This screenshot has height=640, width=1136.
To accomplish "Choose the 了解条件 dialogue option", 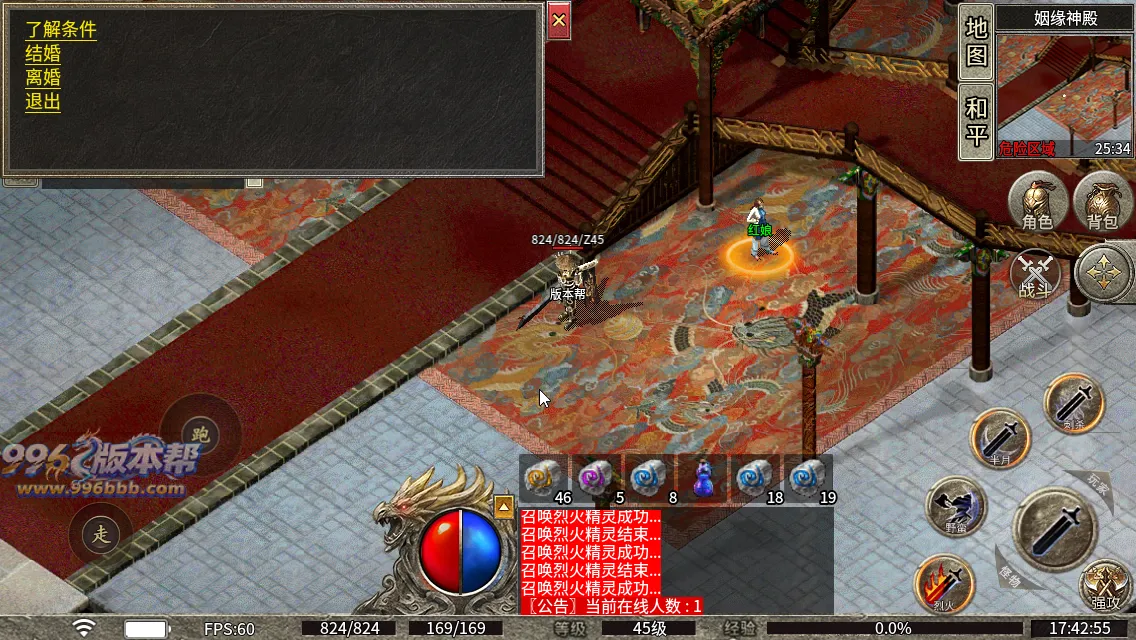I will 61,30.
